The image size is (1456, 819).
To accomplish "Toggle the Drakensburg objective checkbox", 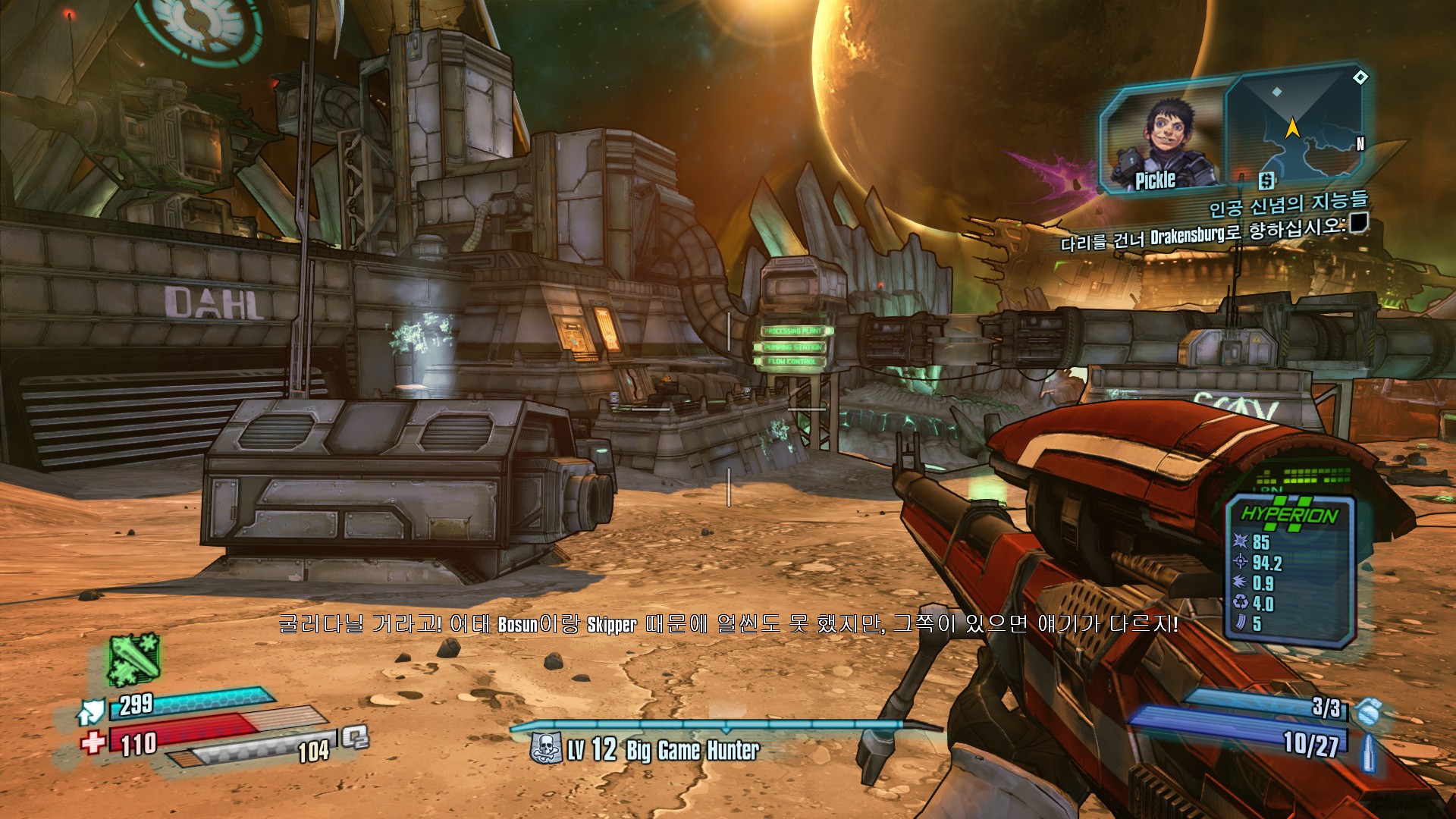I will 1358,222.
